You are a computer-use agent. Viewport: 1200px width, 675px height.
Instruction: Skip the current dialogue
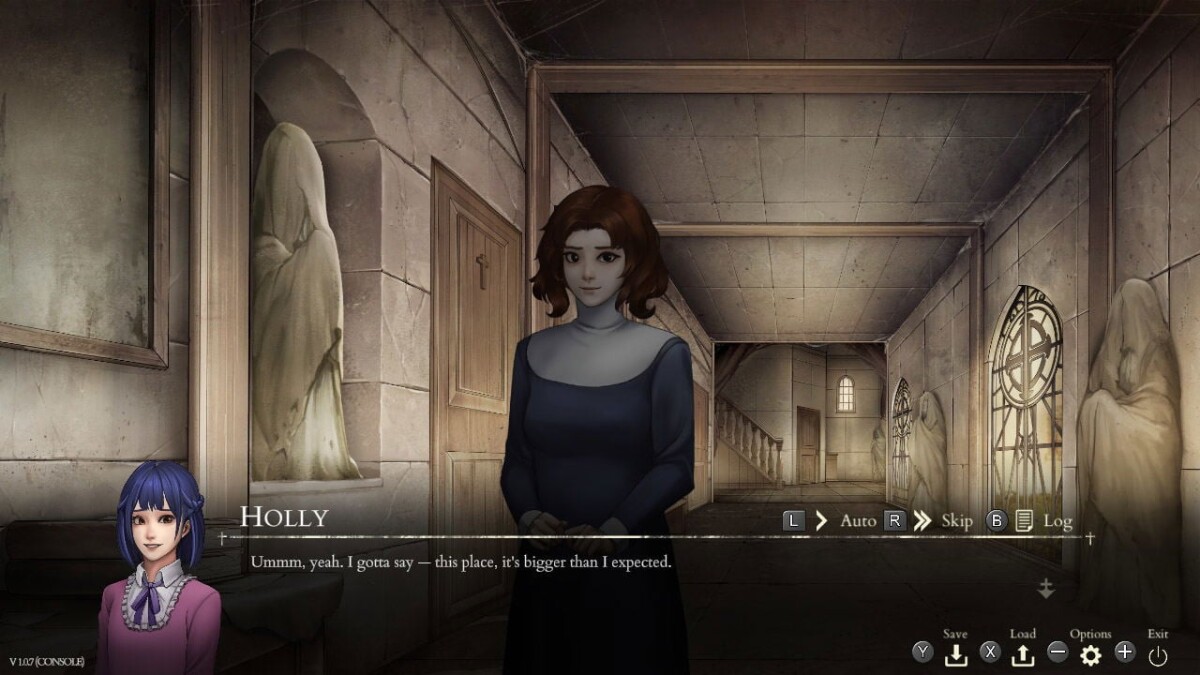tap(956, 521)
